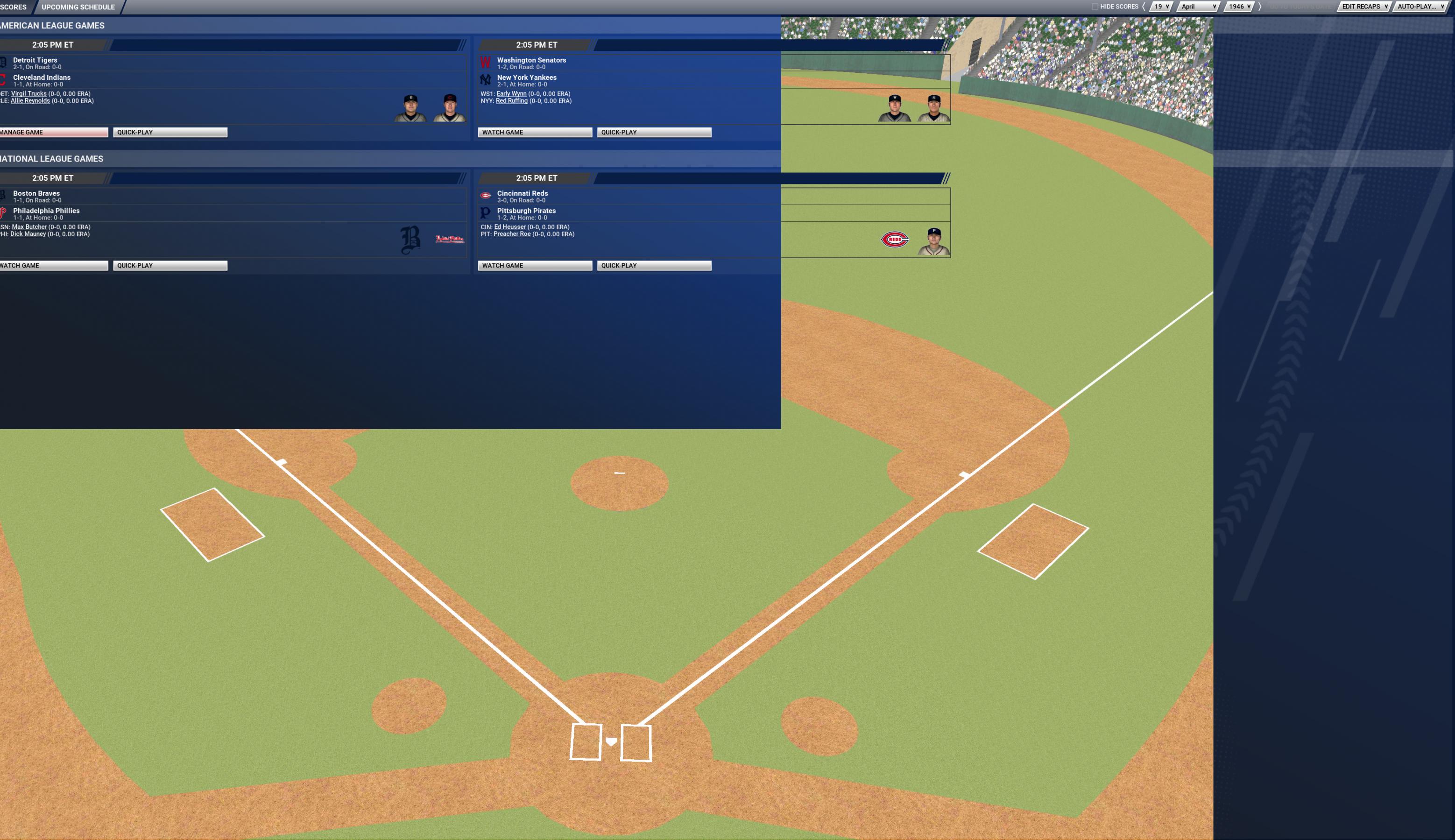Watch the Senators at Yankees game

click(x=534, y=132)
